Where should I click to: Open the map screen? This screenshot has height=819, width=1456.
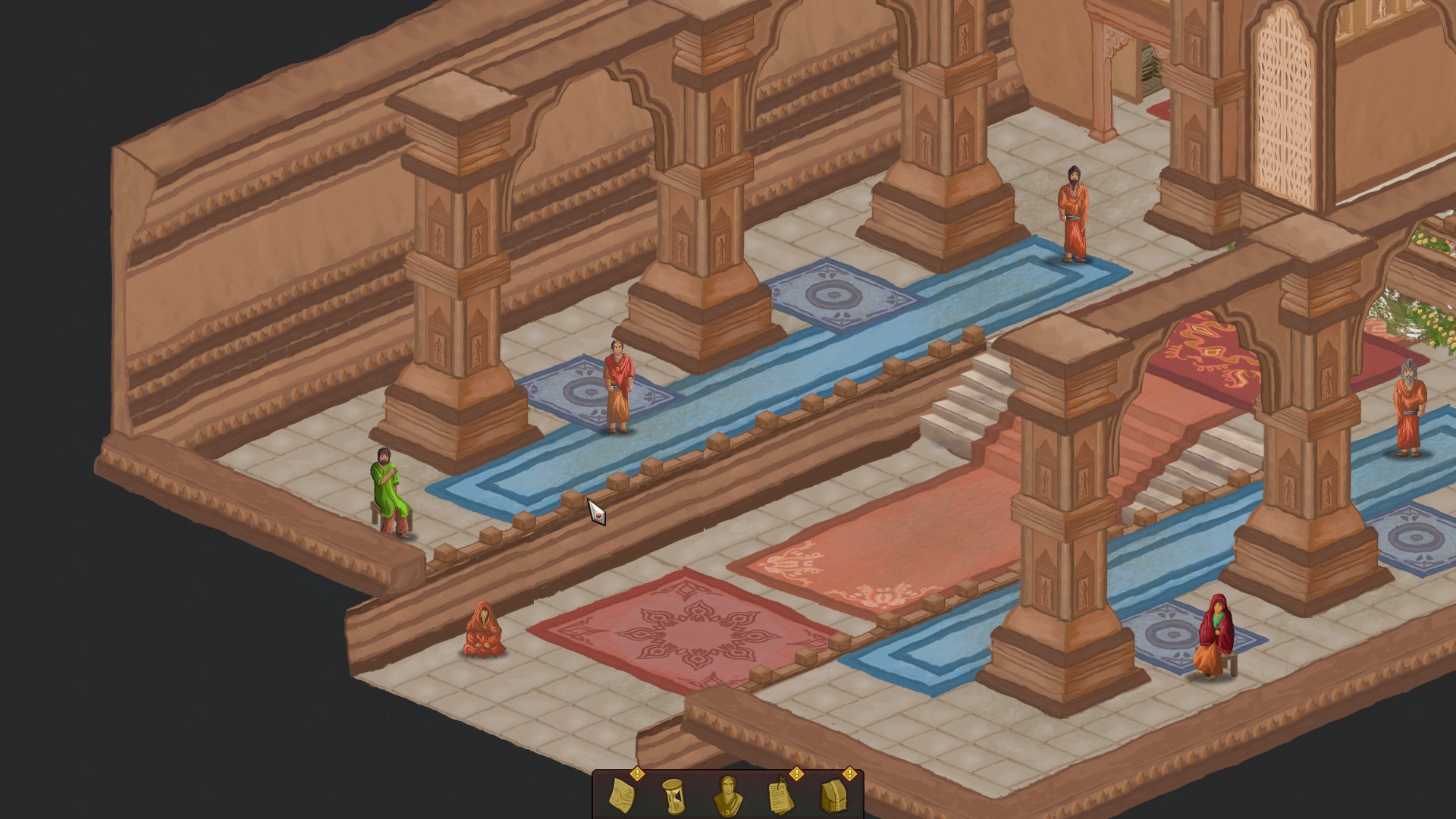tap(620, 796)
